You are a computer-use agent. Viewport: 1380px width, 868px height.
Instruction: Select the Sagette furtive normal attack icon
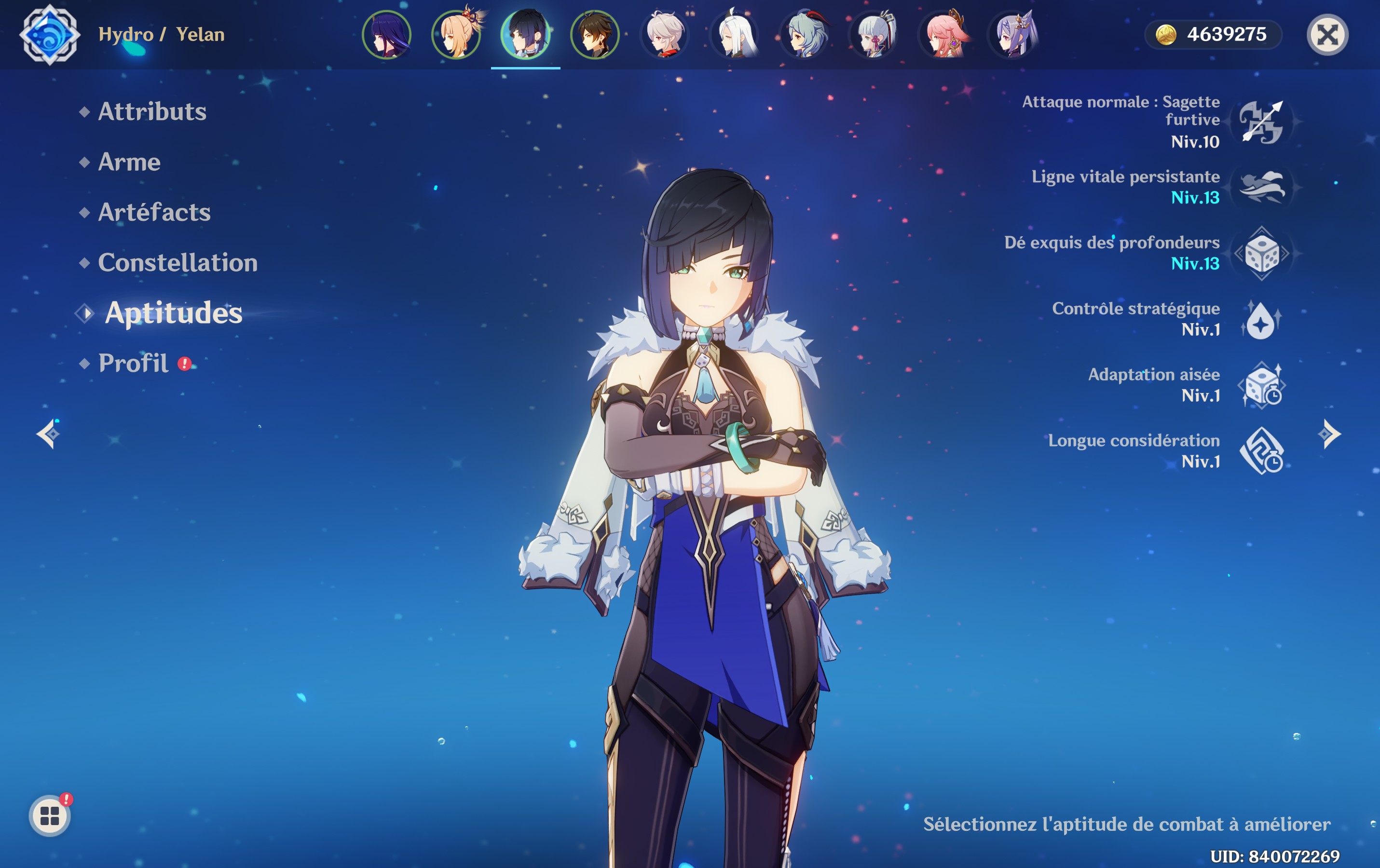[1261, 122]
